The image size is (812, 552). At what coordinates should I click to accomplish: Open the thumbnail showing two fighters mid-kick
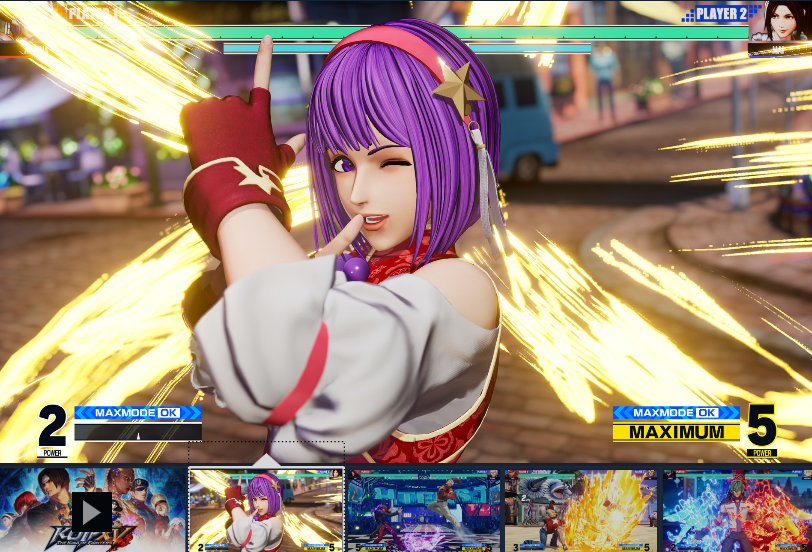pyautogui.click(x=423, y=511)
